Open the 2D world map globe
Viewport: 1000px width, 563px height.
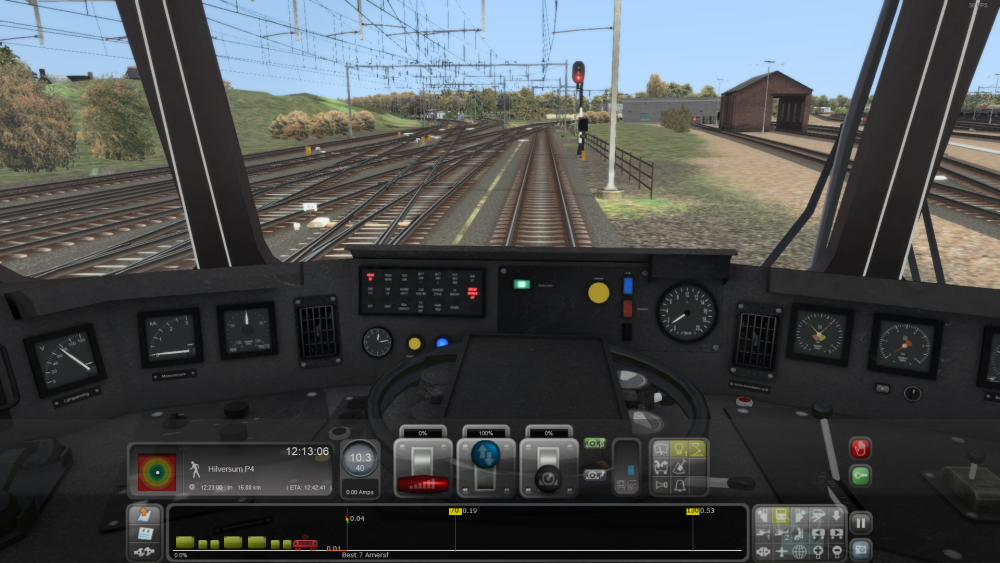pos(799,551)
